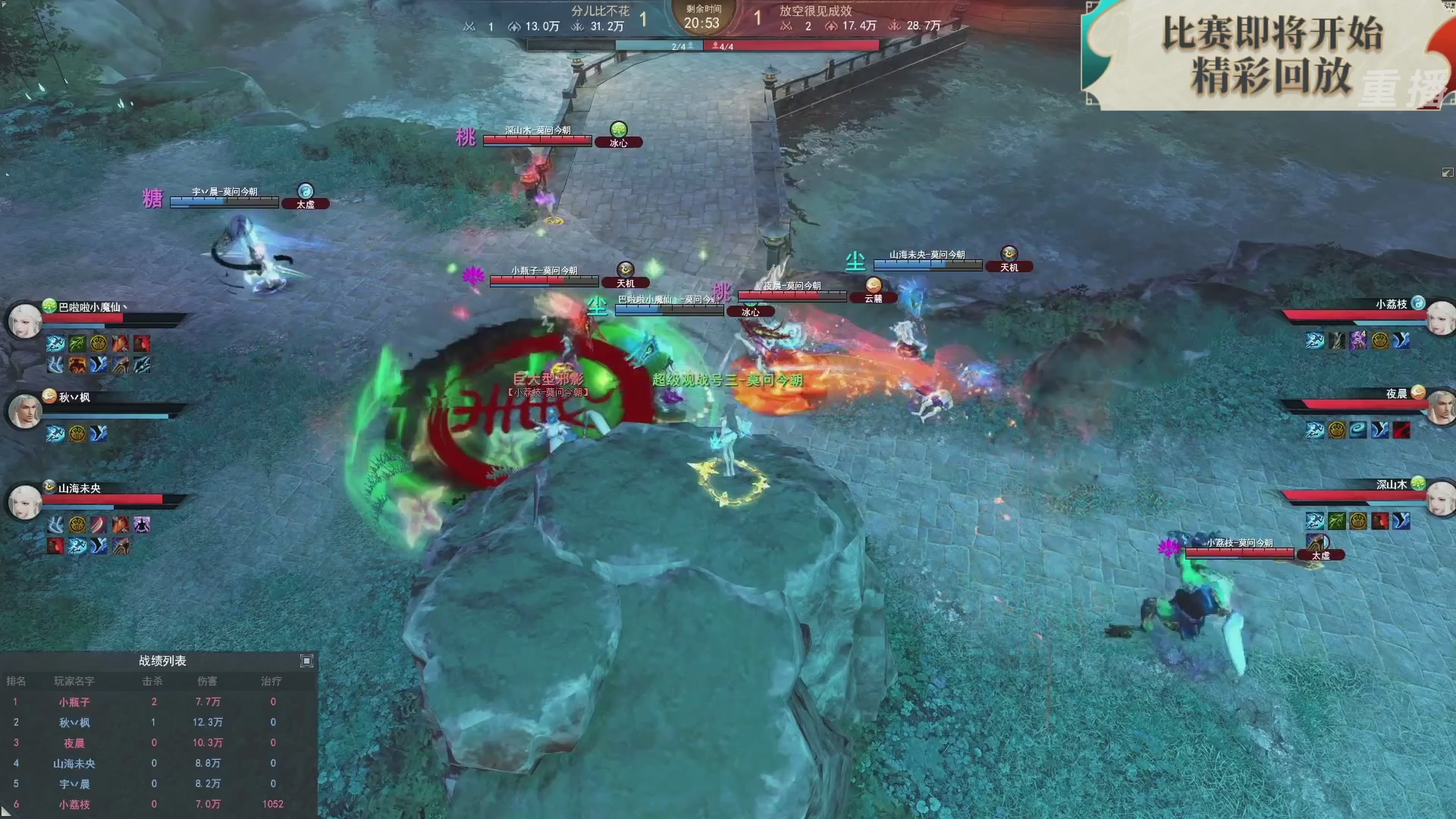
Task: Click the 太虚 badge beside 宇ヾ晨's nameplate
Action: [306, 203]
